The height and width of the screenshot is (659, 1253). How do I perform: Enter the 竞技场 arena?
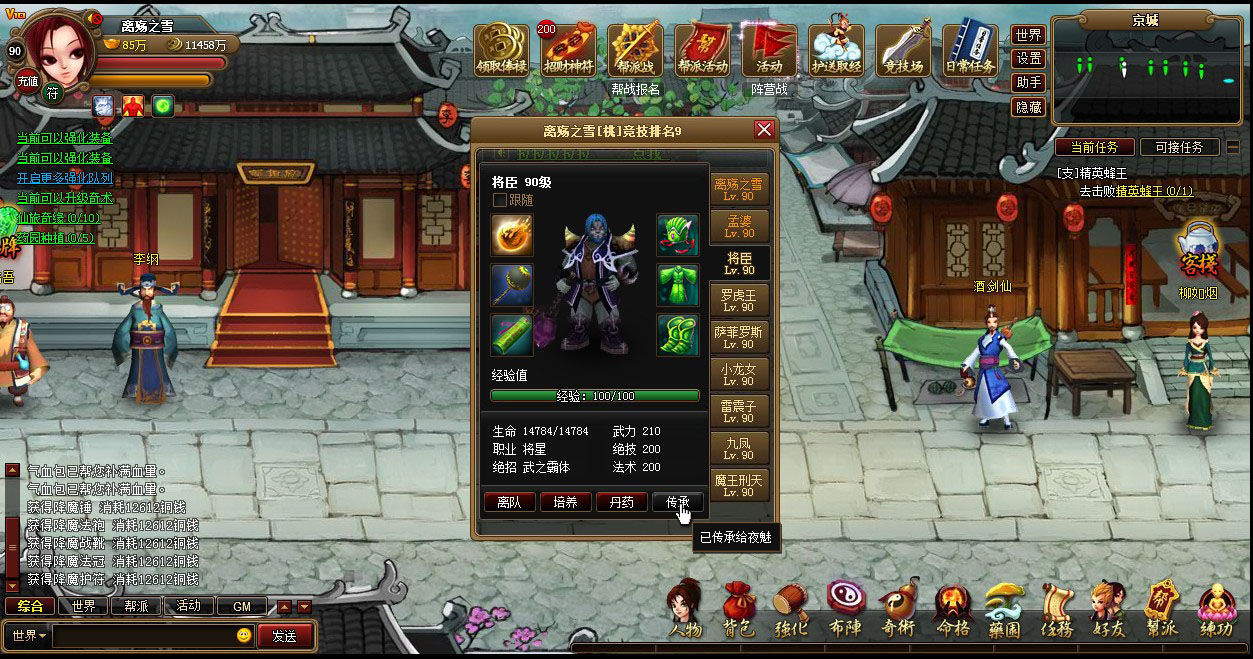pos(903,51)
